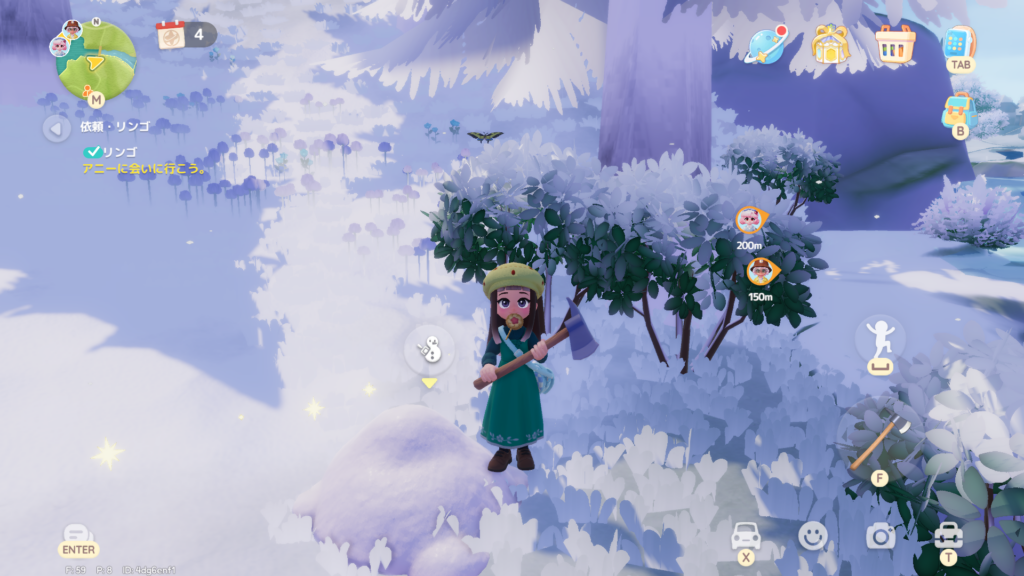Click the 150m character waypoint marker
The height and width of the screenshot is (576, 1024).
click(762, 270)
